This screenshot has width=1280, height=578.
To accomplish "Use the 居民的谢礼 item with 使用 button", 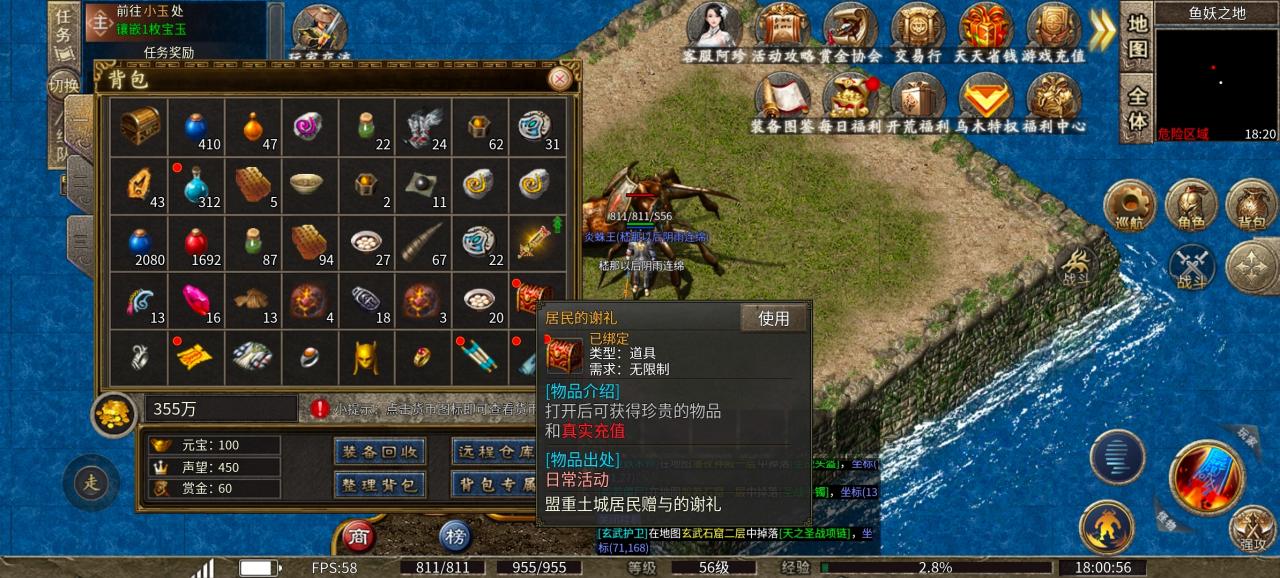I will tap(774, 318).
